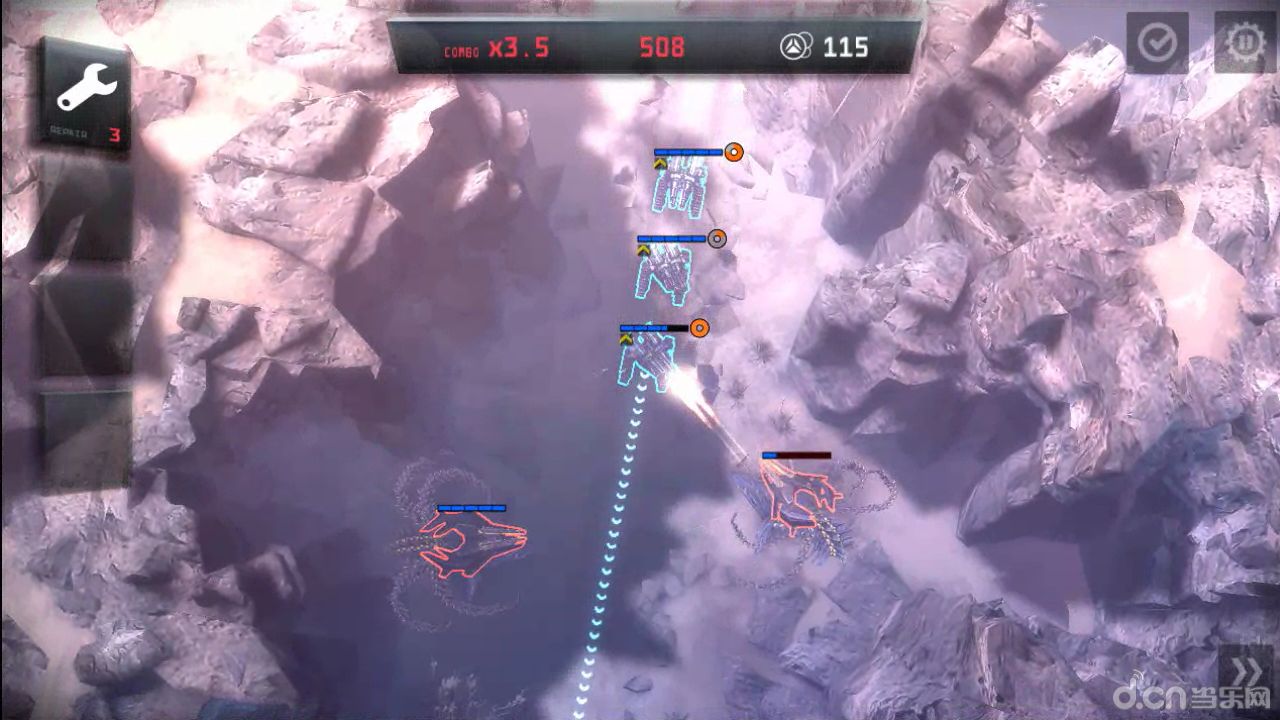Click the checkmark objectives button
1280x720 pixels.
1157,43
